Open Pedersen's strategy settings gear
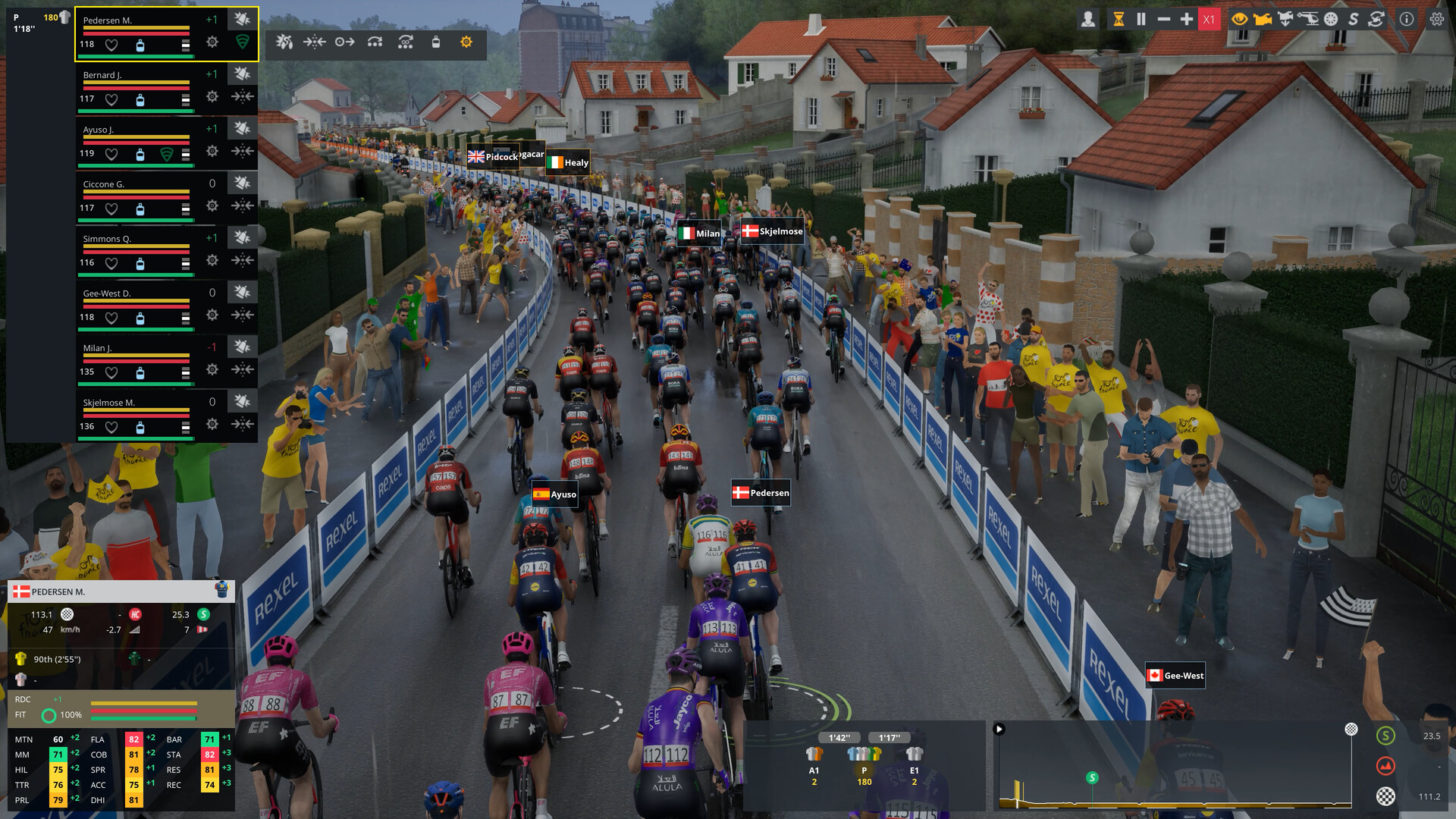Image resolution: width=1456 pixels, height=819 pixels. tap(212, 43)
